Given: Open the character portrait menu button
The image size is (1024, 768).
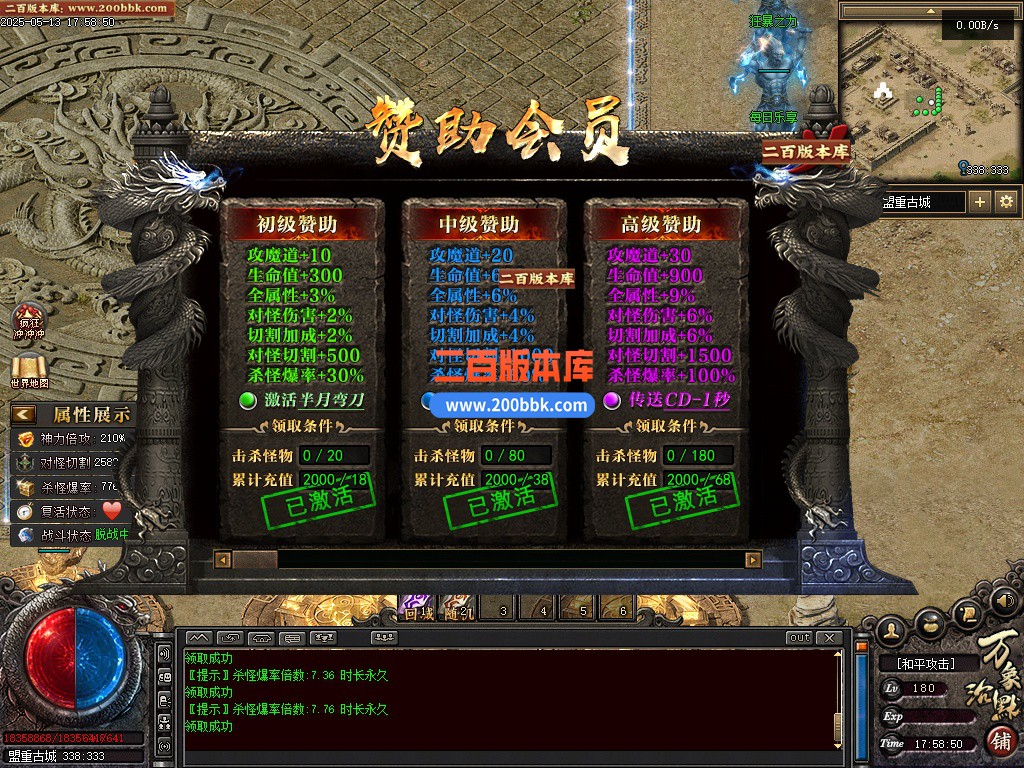Looking at the screenshot, I should coord(893,629).
